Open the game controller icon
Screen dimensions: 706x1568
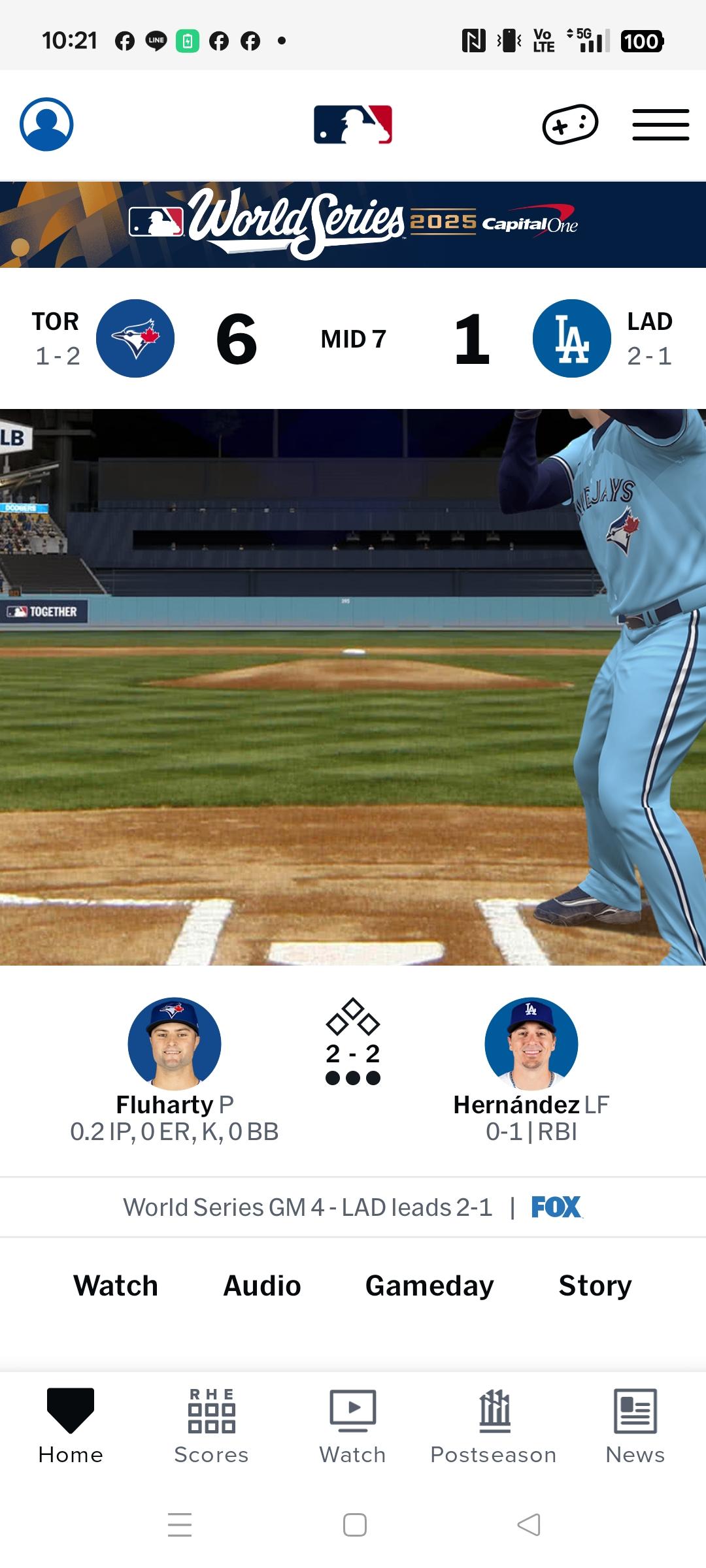(x=570, y=124)
